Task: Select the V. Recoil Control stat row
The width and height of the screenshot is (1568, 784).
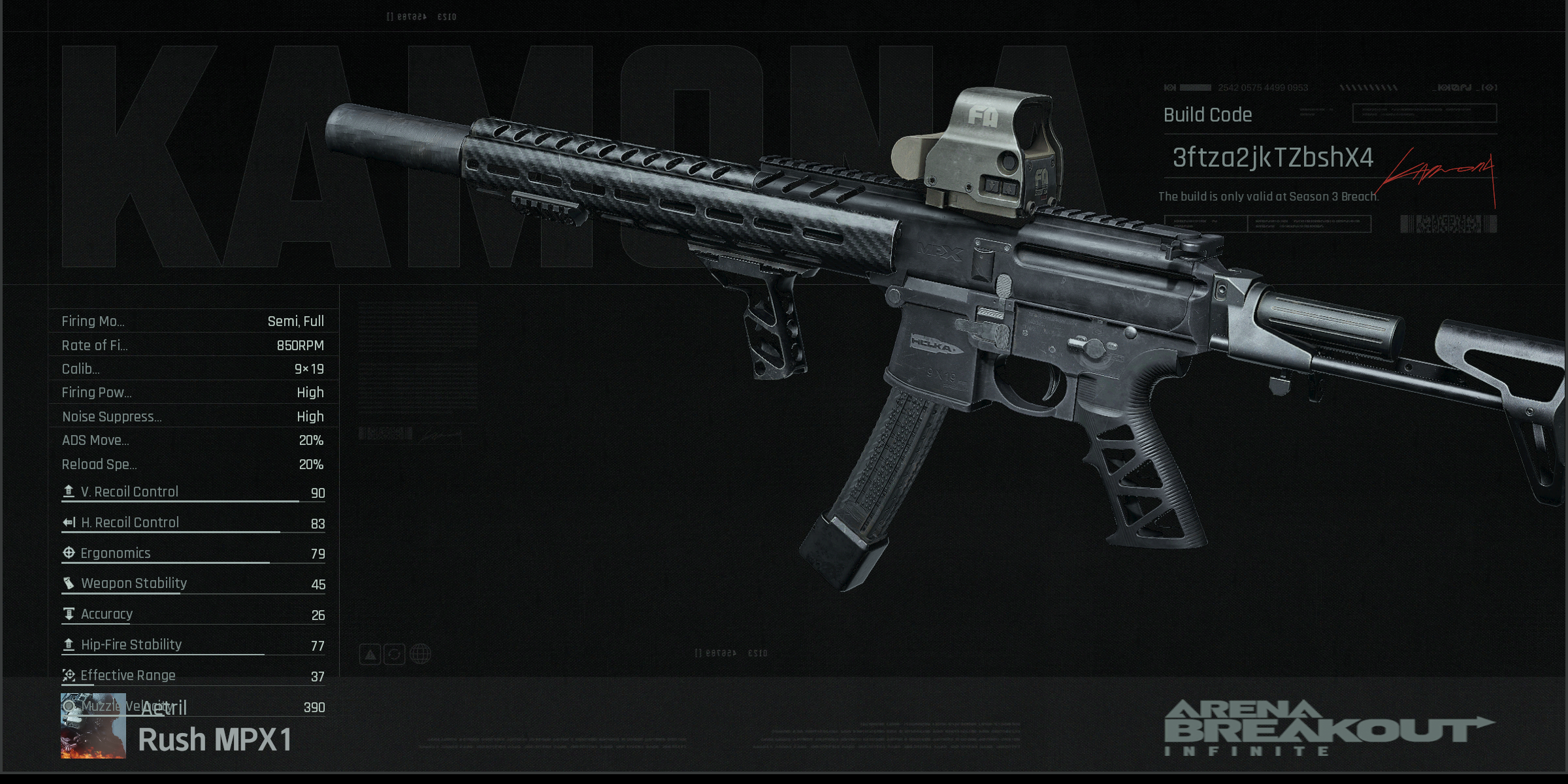Action: pos(193,492)
